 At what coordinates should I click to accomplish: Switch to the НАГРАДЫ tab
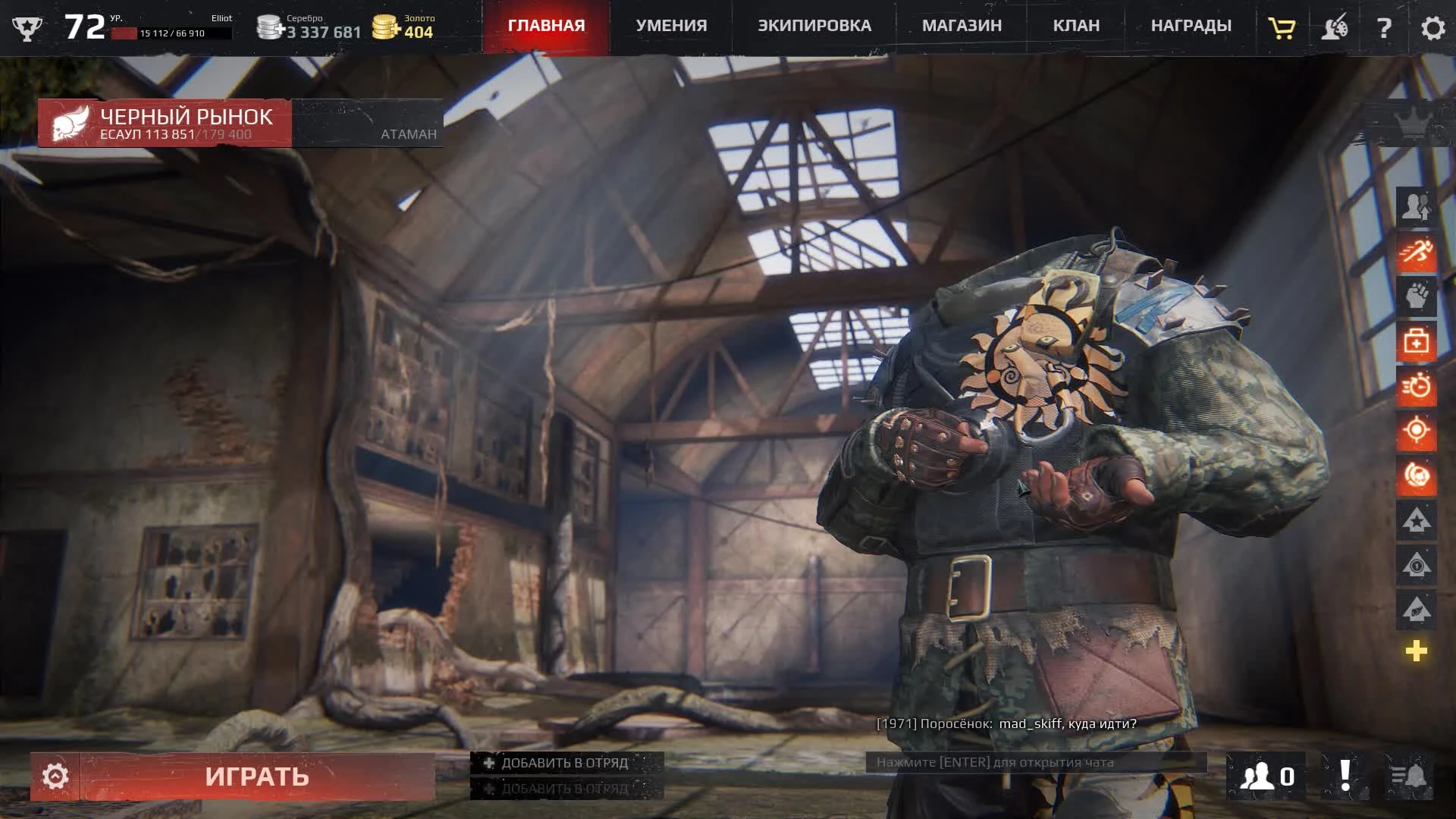click(1191, 25)
